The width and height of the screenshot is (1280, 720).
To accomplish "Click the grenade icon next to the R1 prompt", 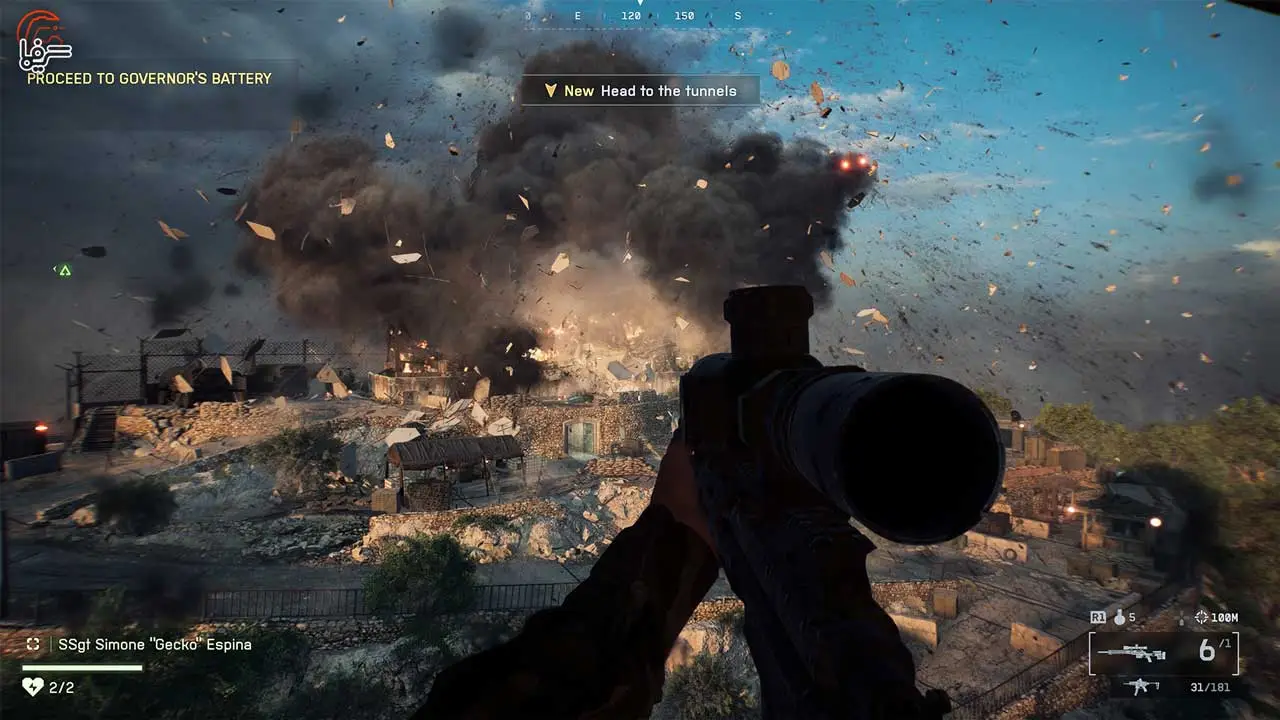I will click(1120, 618).
